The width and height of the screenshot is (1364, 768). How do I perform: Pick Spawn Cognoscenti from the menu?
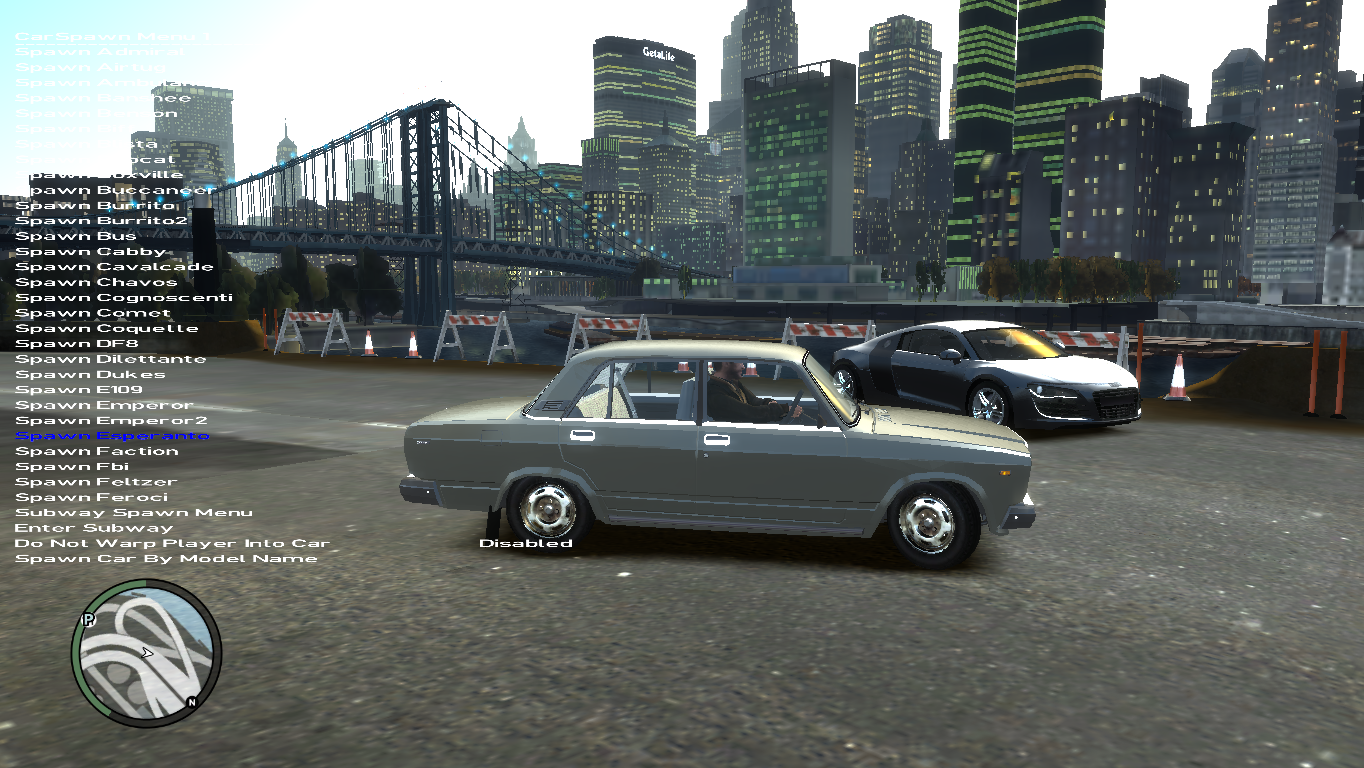[124, 298]
